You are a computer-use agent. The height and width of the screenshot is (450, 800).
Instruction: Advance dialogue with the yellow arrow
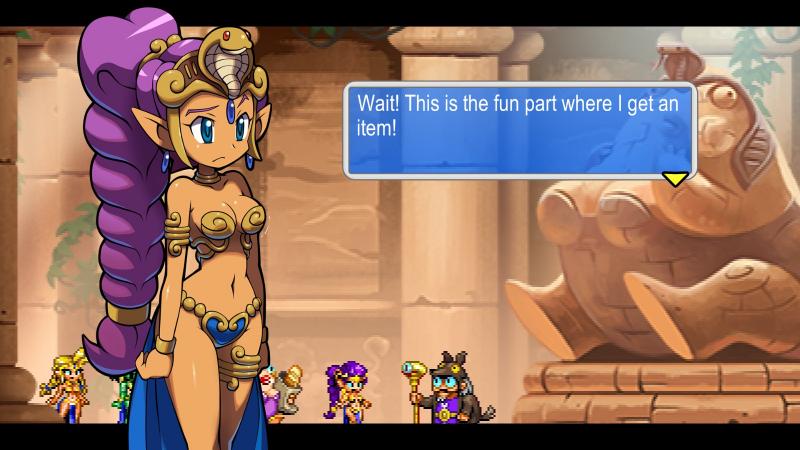click(676, 178)
